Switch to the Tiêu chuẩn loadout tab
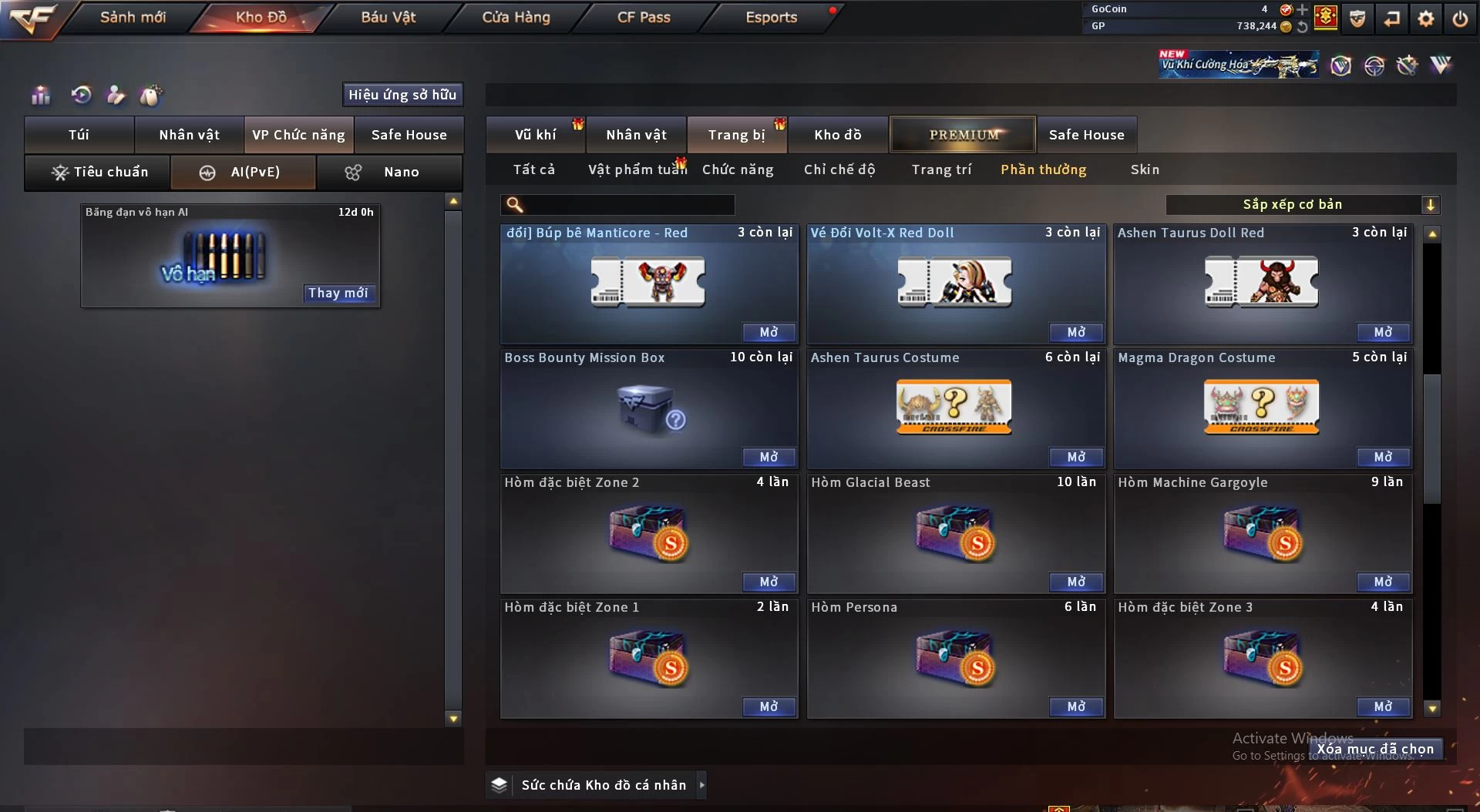The height and width of the screenshot is (812, 1480). click(99, 172)
